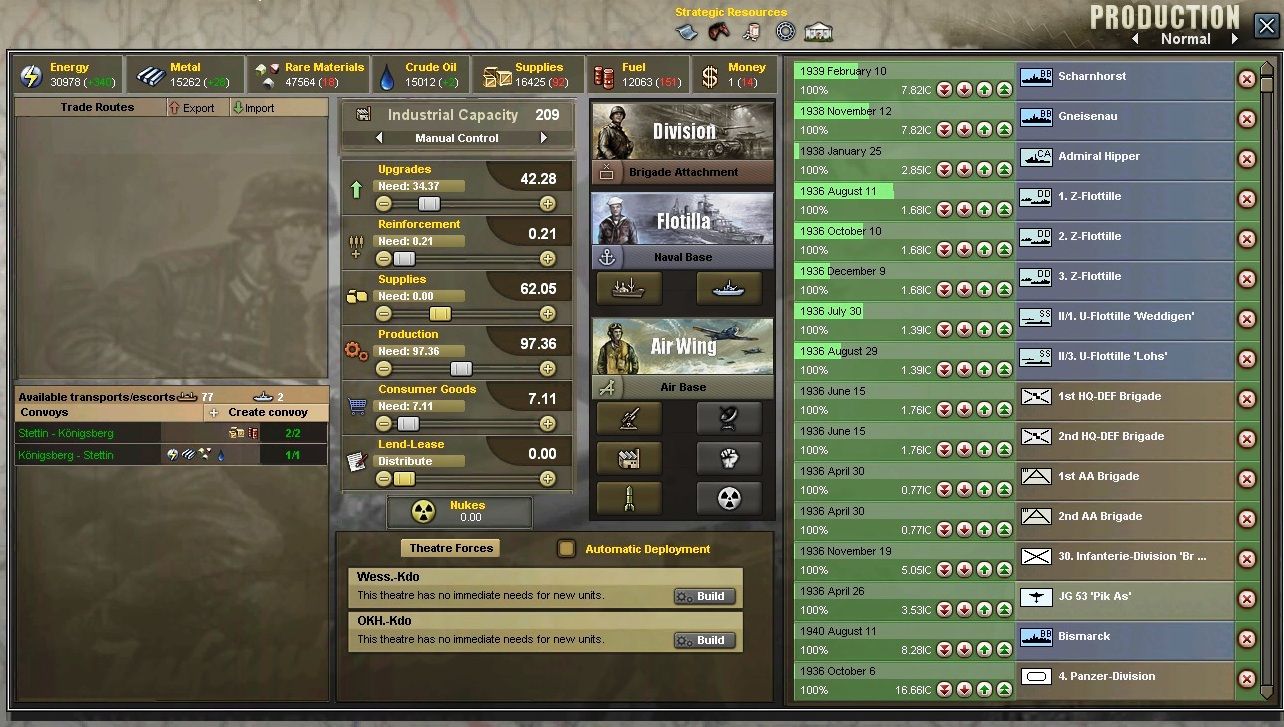Select the Air Base build button
Screen dimensions: 1284x727
point(683,387)
